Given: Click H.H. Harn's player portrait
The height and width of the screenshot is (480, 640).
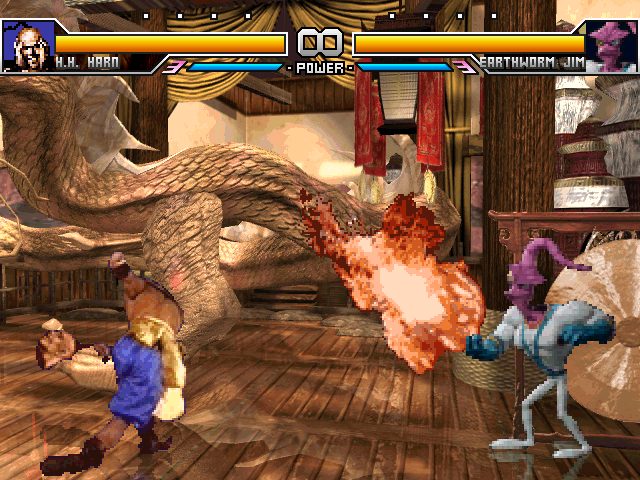Looking at the screenshot, I should 27,45.
